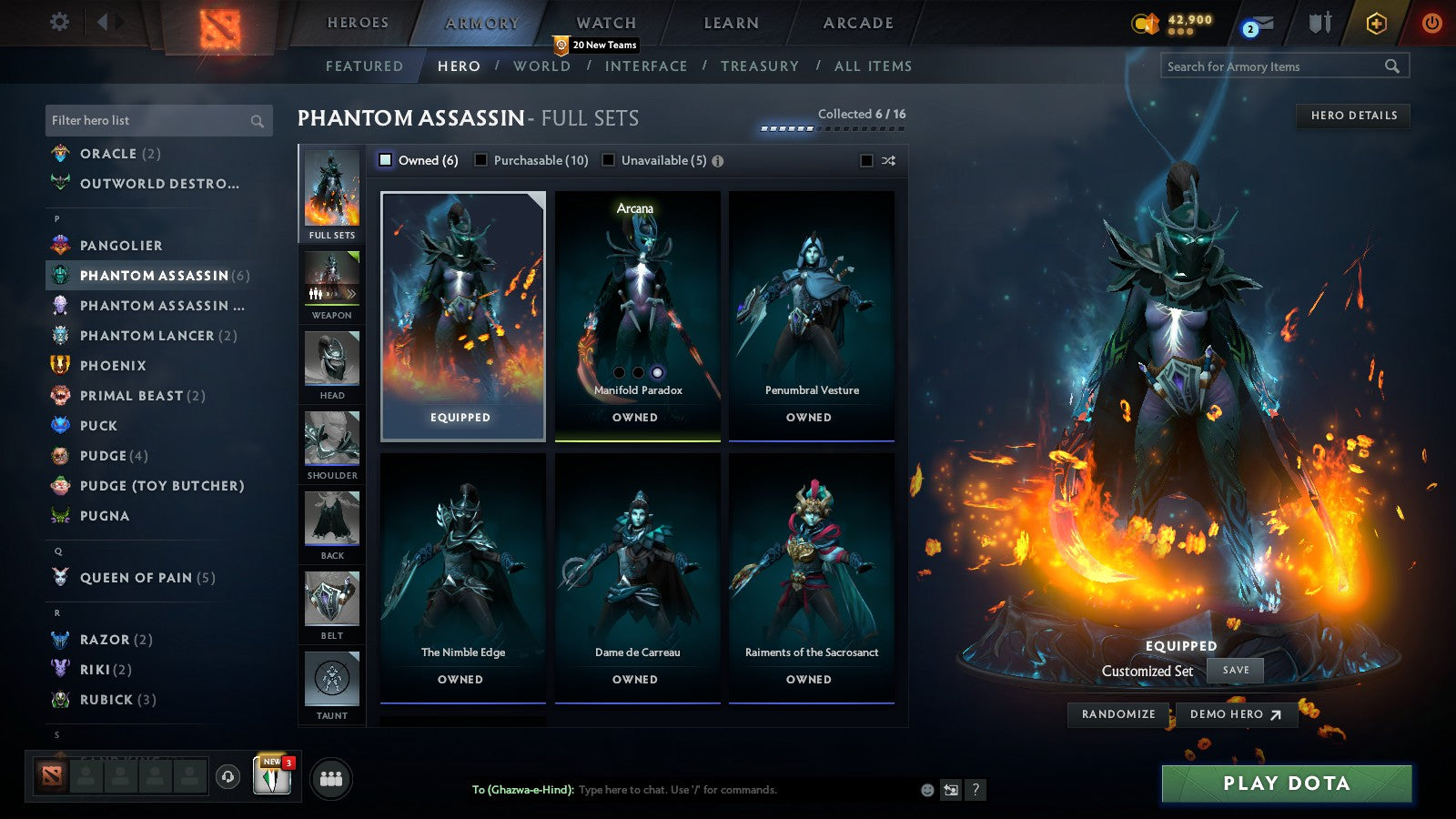Open the TREASURY section
The width and height of the screenshot is (1456, 819).
[761, 66]
